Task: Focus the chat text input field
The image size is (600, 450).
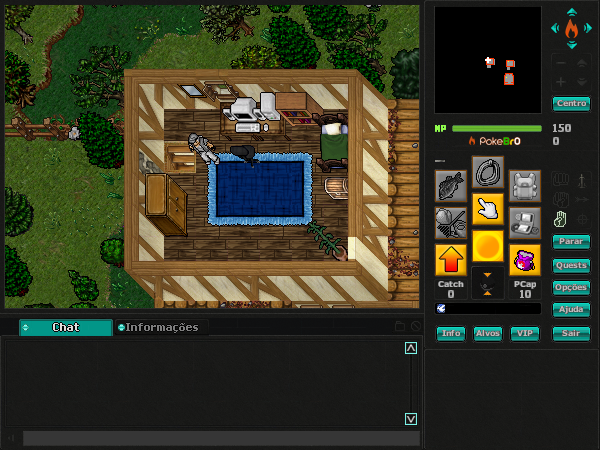Action: pyautogui.click(x=210, y=438)
